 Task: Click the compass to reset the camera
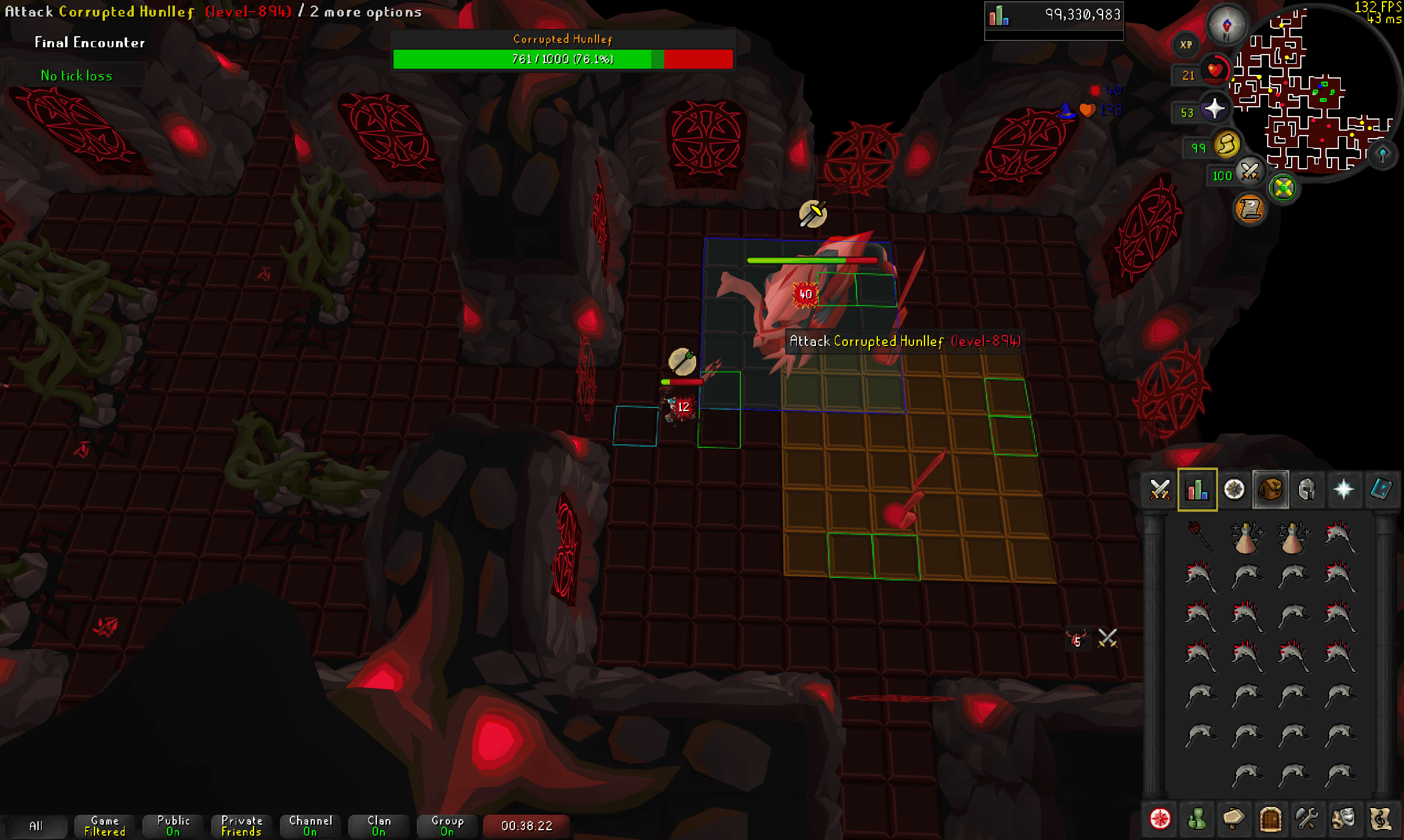click(1227, 25)
